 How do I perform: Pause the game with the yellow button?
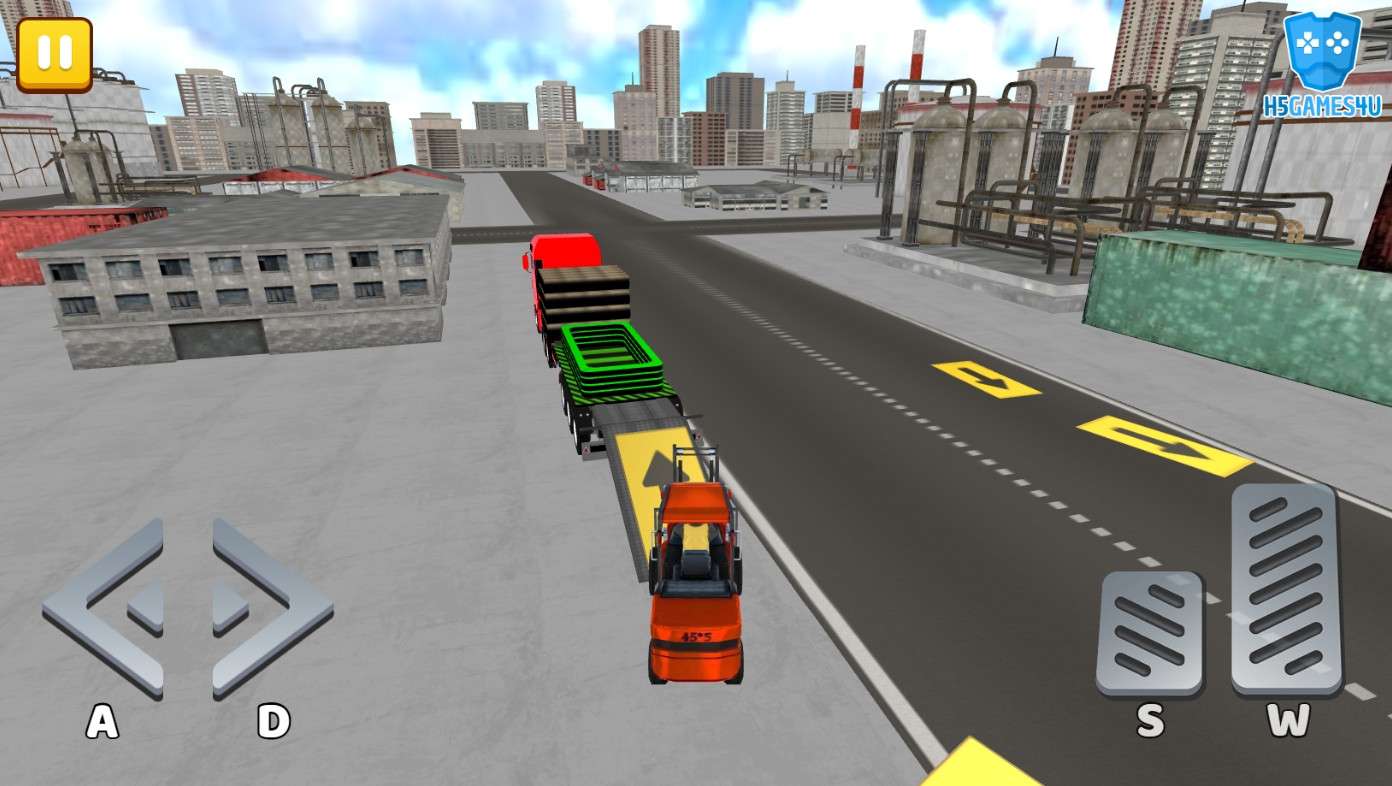[54, 55]
